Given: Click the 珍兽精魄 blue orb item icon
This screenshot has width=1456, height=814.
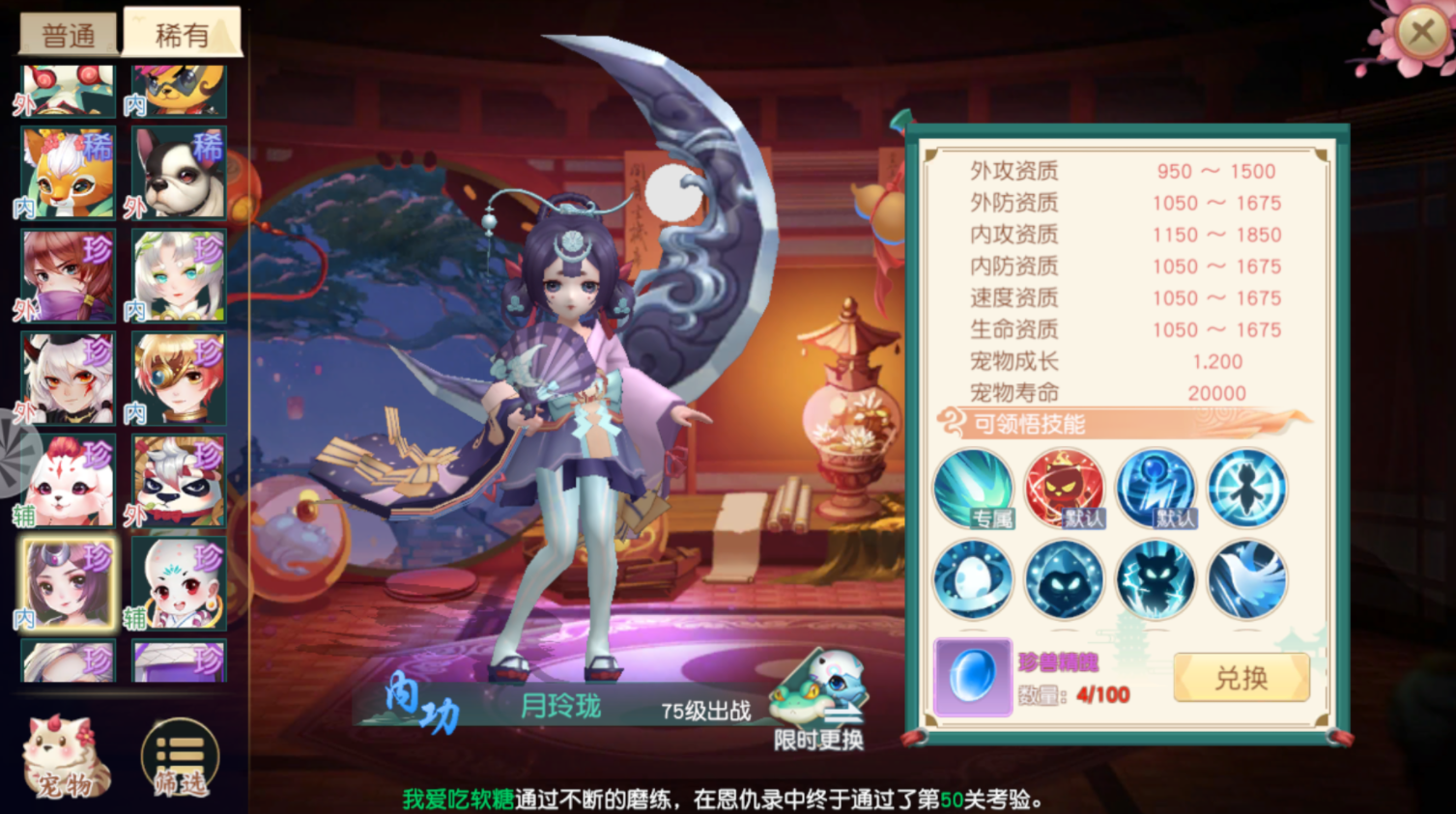Looking at the screenshot, I should (x=973, y=677).
